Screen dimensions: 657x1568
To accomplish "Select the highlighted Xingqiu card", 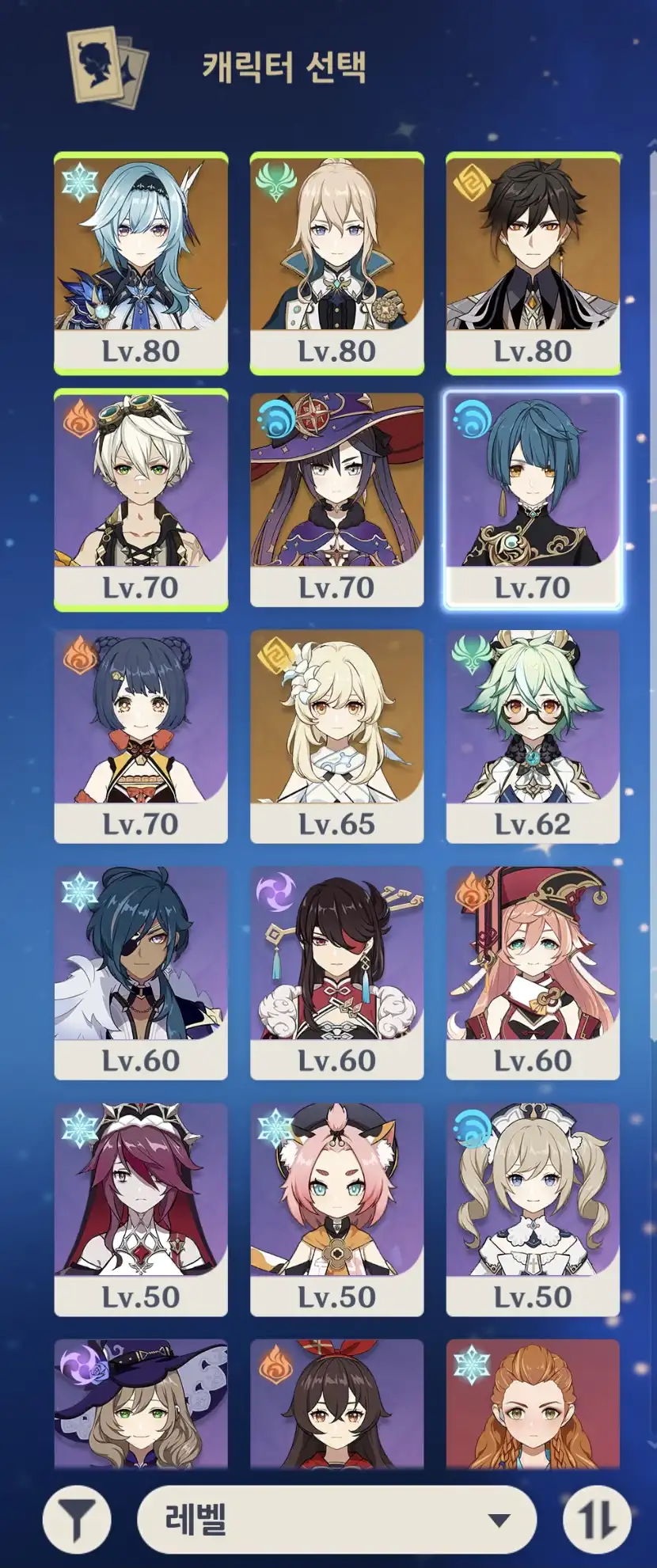I will coord(533,499).
